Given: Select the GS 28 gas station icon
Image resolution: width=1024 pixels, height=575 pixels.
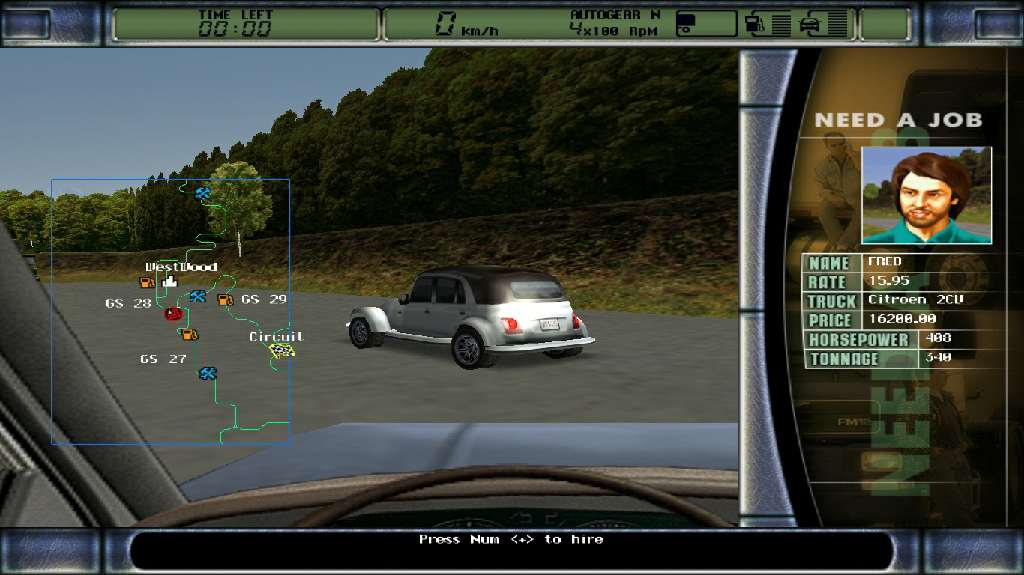Looking at the screenshot, I should pyautogui.click(x=147, y=283).
